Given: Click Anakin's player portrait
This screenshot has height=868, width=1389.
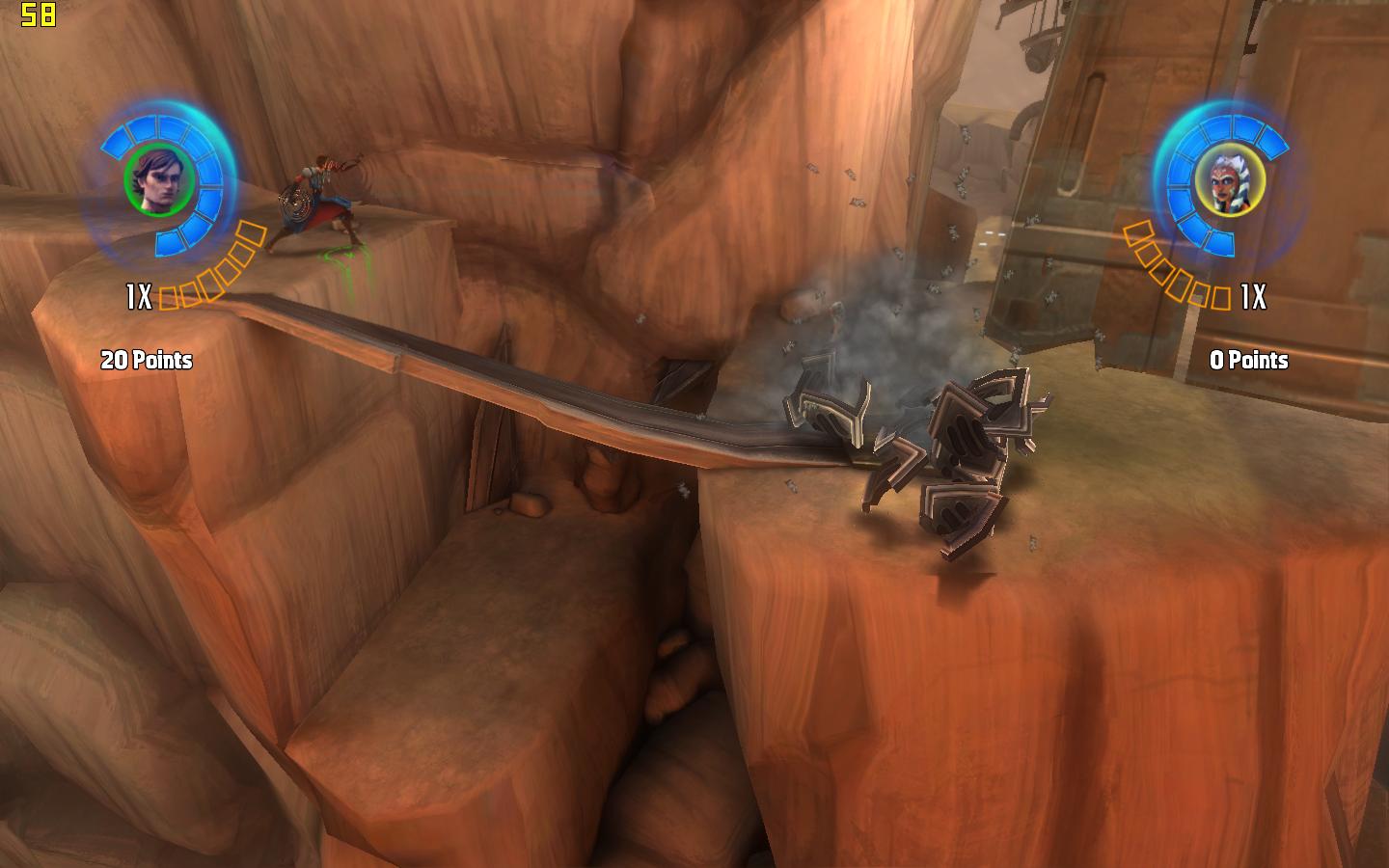Looking at the screenshot, I should [160, 180].
